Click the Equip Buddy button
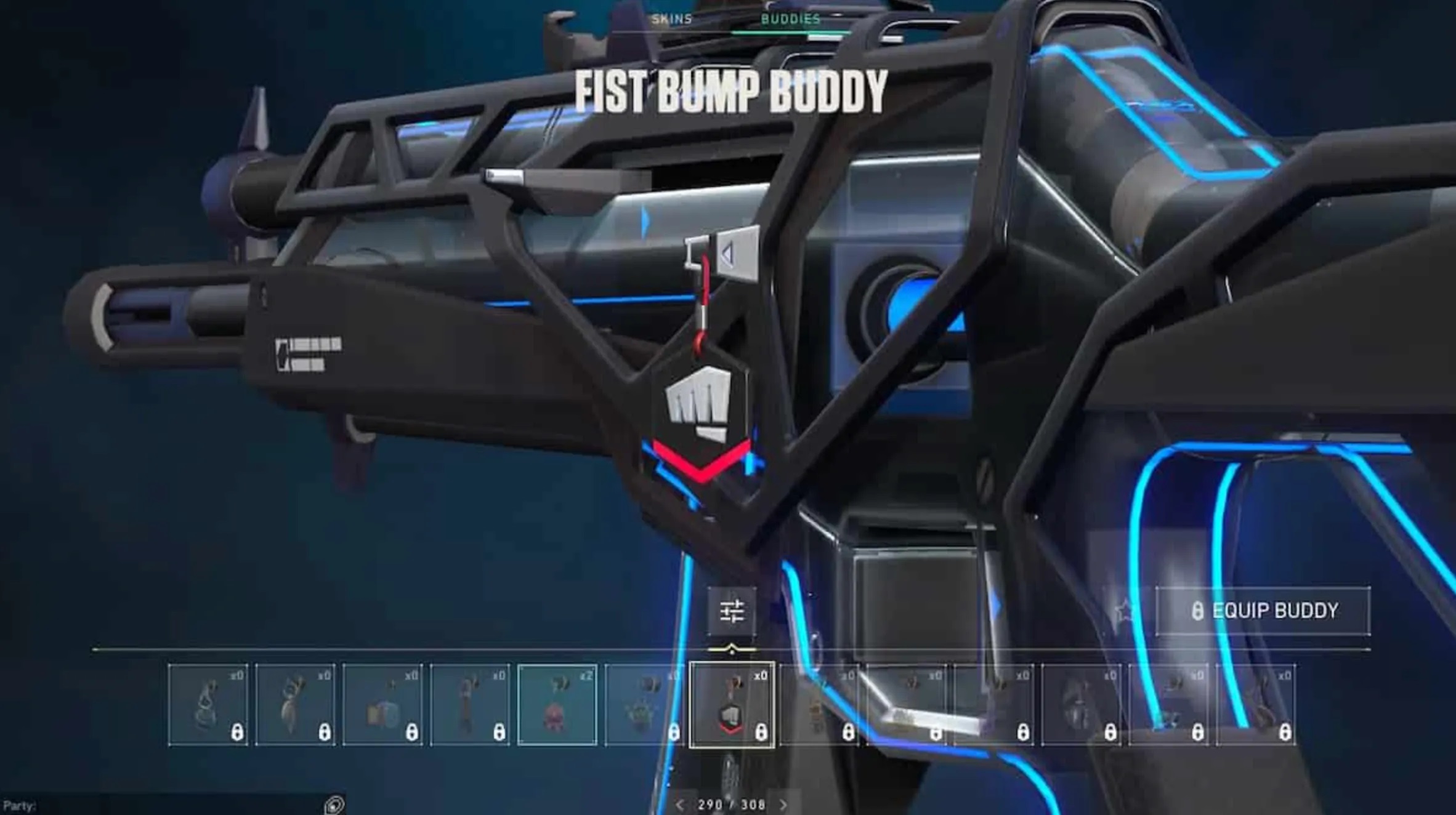The height and width of the screenshot is (815, 1456). [1263, 611]
